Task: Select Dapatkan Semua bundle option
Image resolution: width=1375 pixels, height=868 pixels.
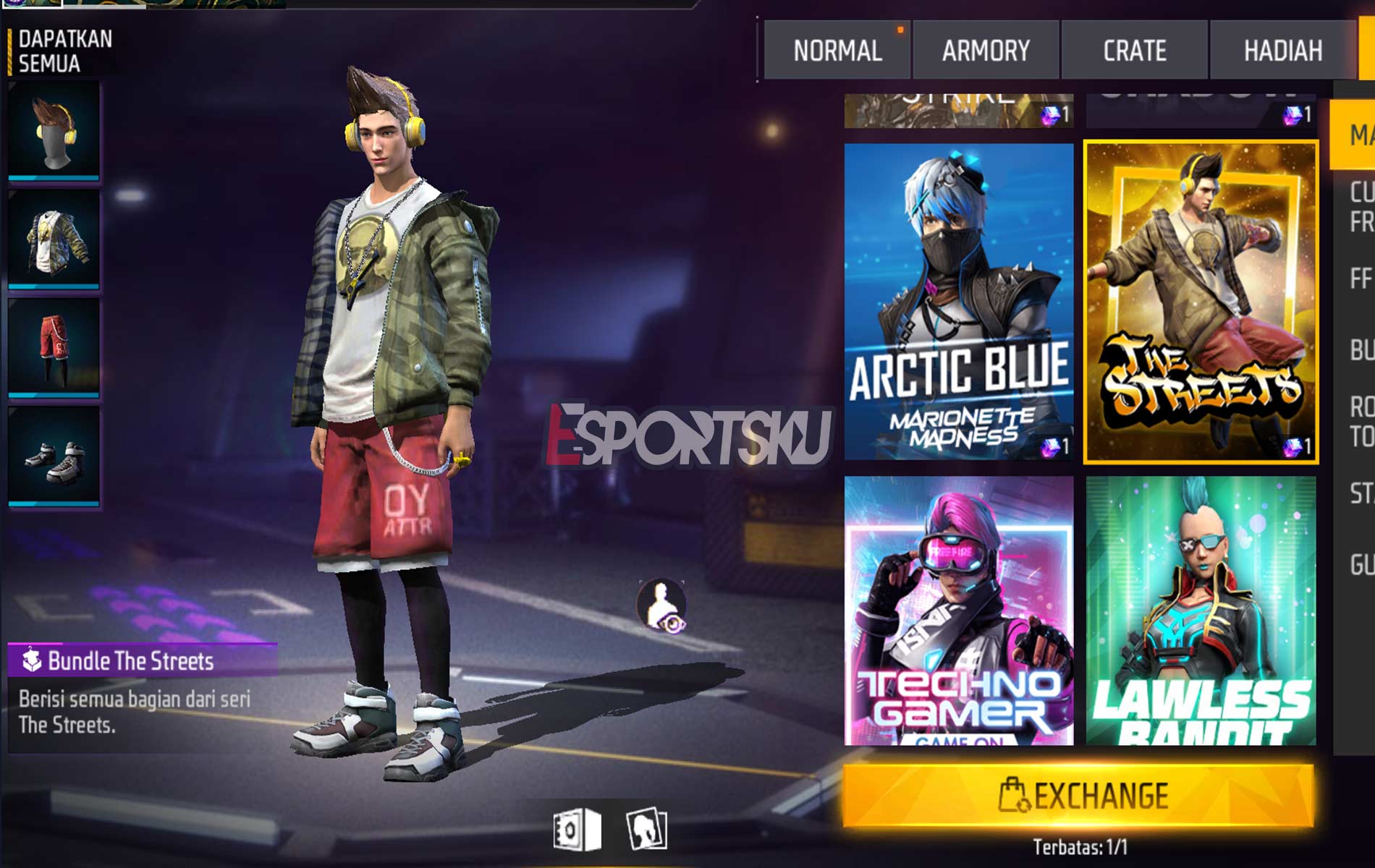Action: tap(64, 51)
